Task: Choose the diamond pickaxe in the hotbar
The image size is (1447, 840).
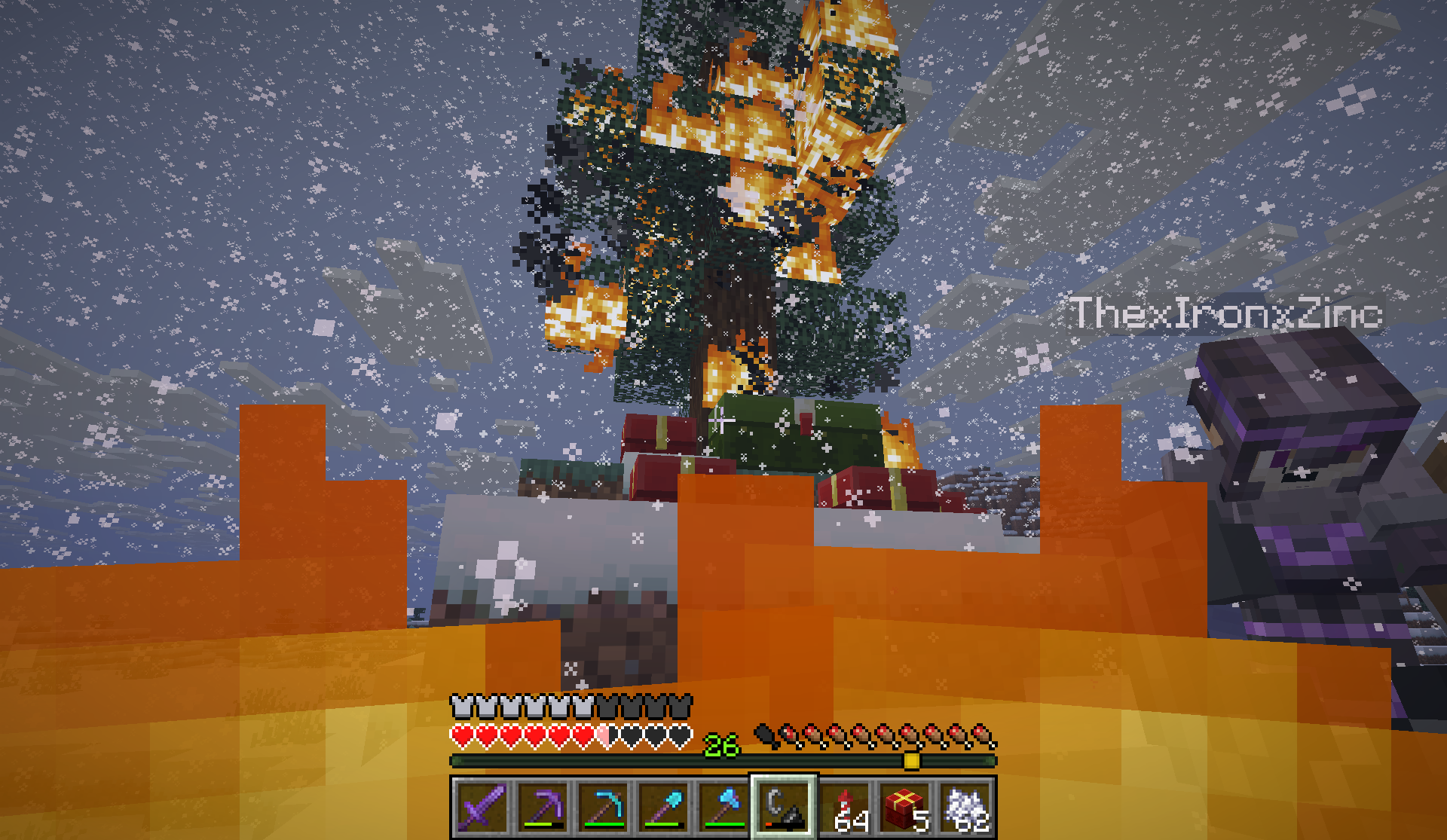Action: [603, 808]
